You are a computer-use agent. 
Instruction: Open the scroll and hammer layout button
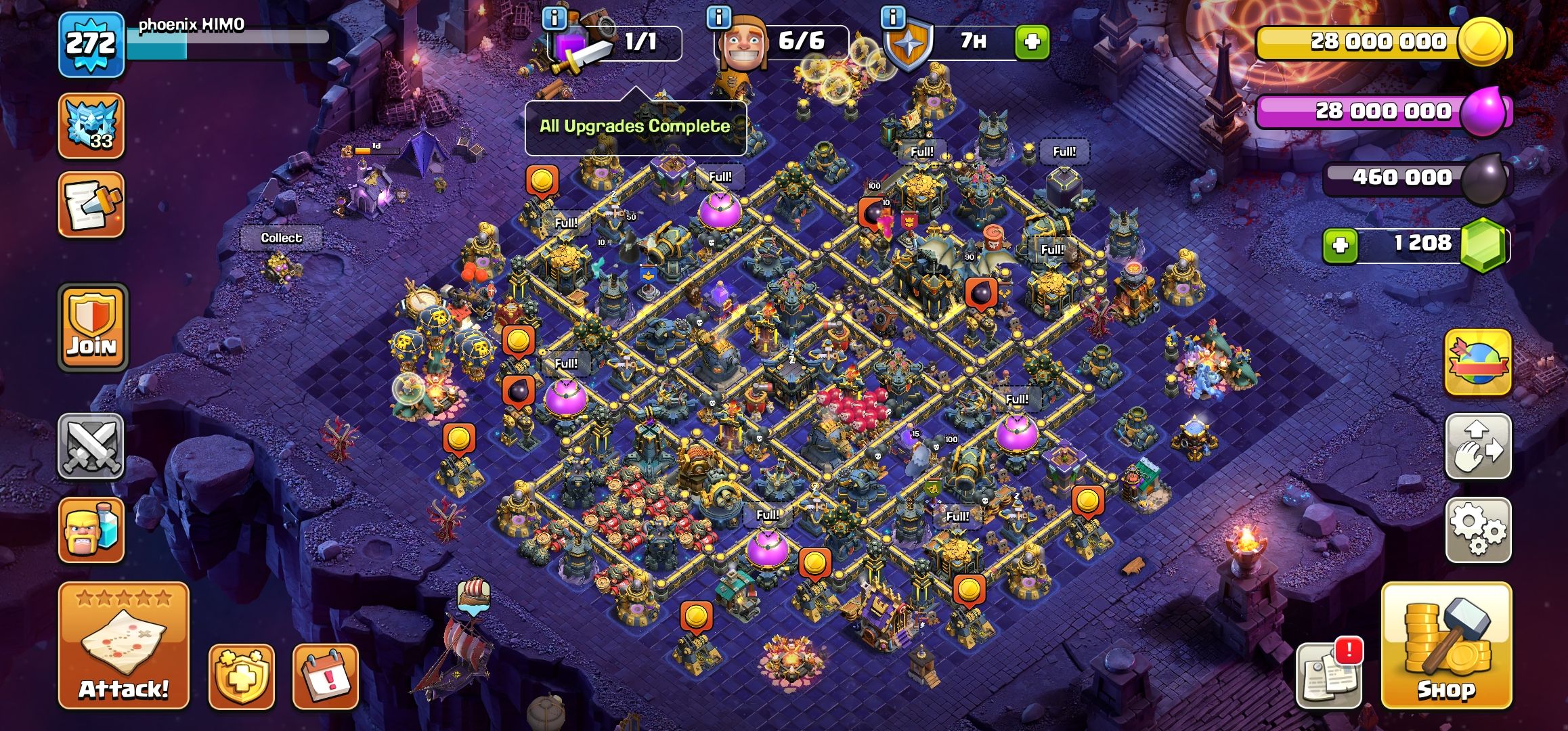pos(91,204)
